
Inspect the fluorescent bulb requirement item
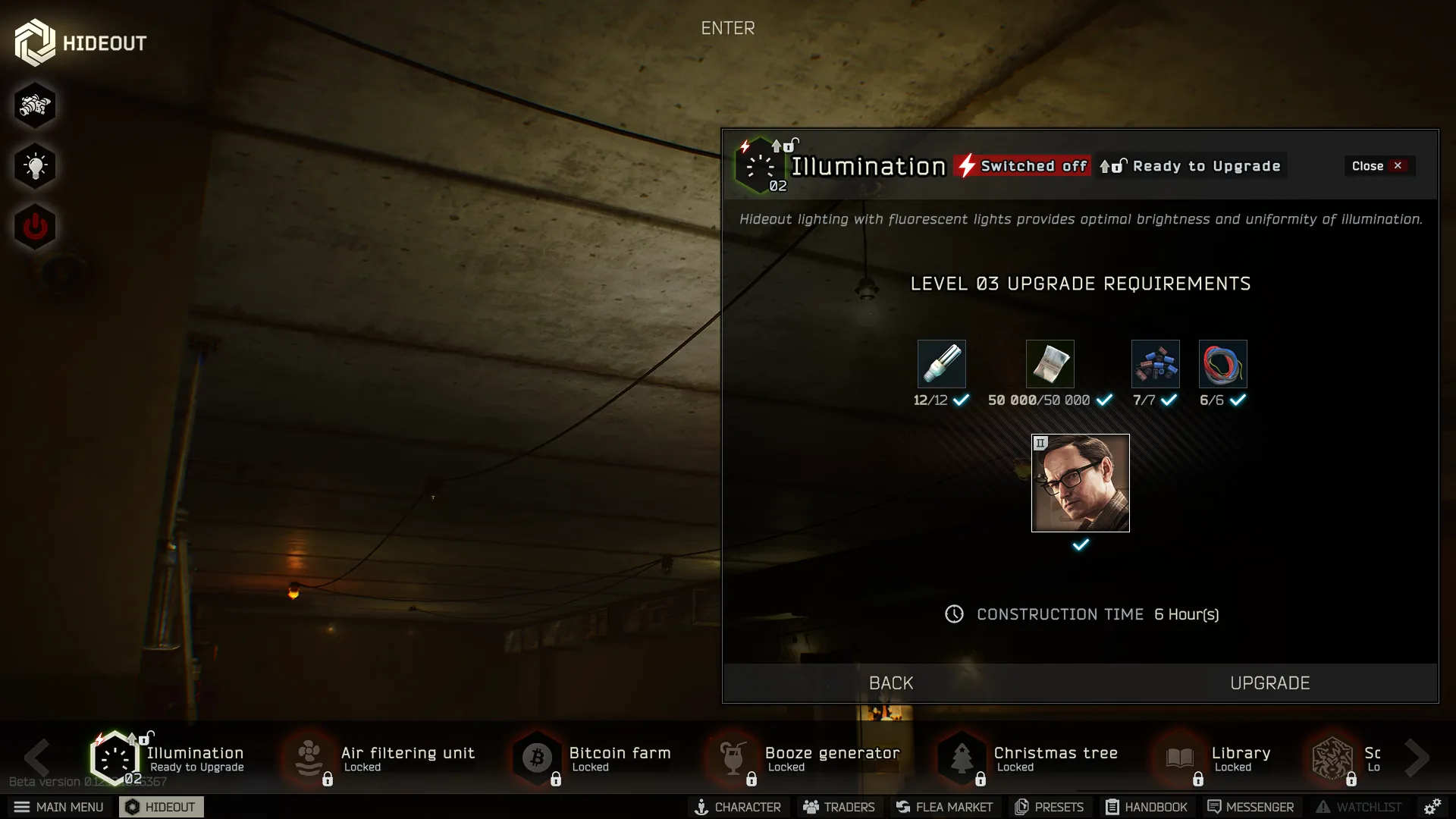click(941, 364)
